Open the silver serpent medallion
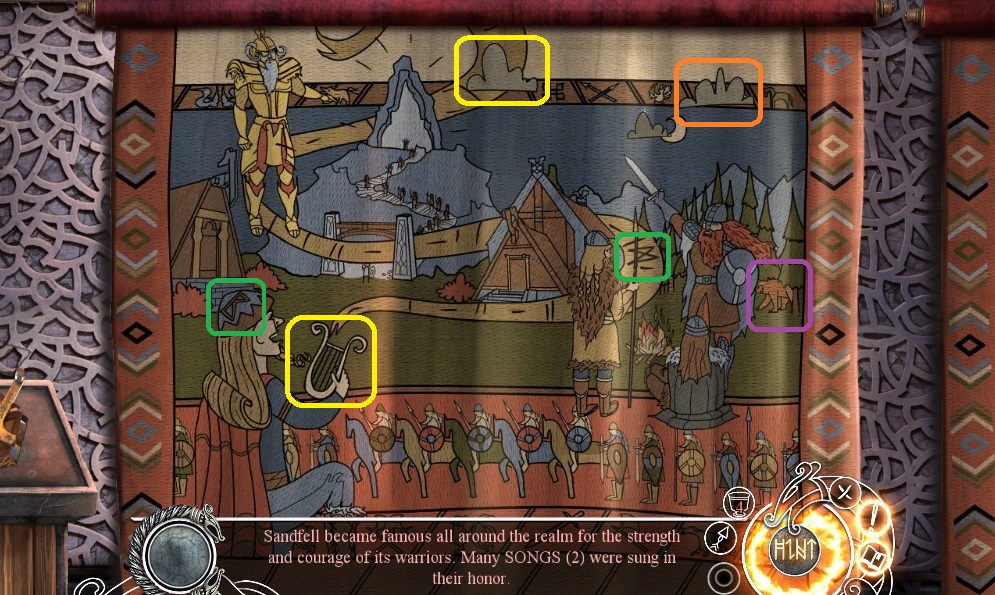Image resolution: width=995 pixels, height=595 pixels. pos(180,553)
